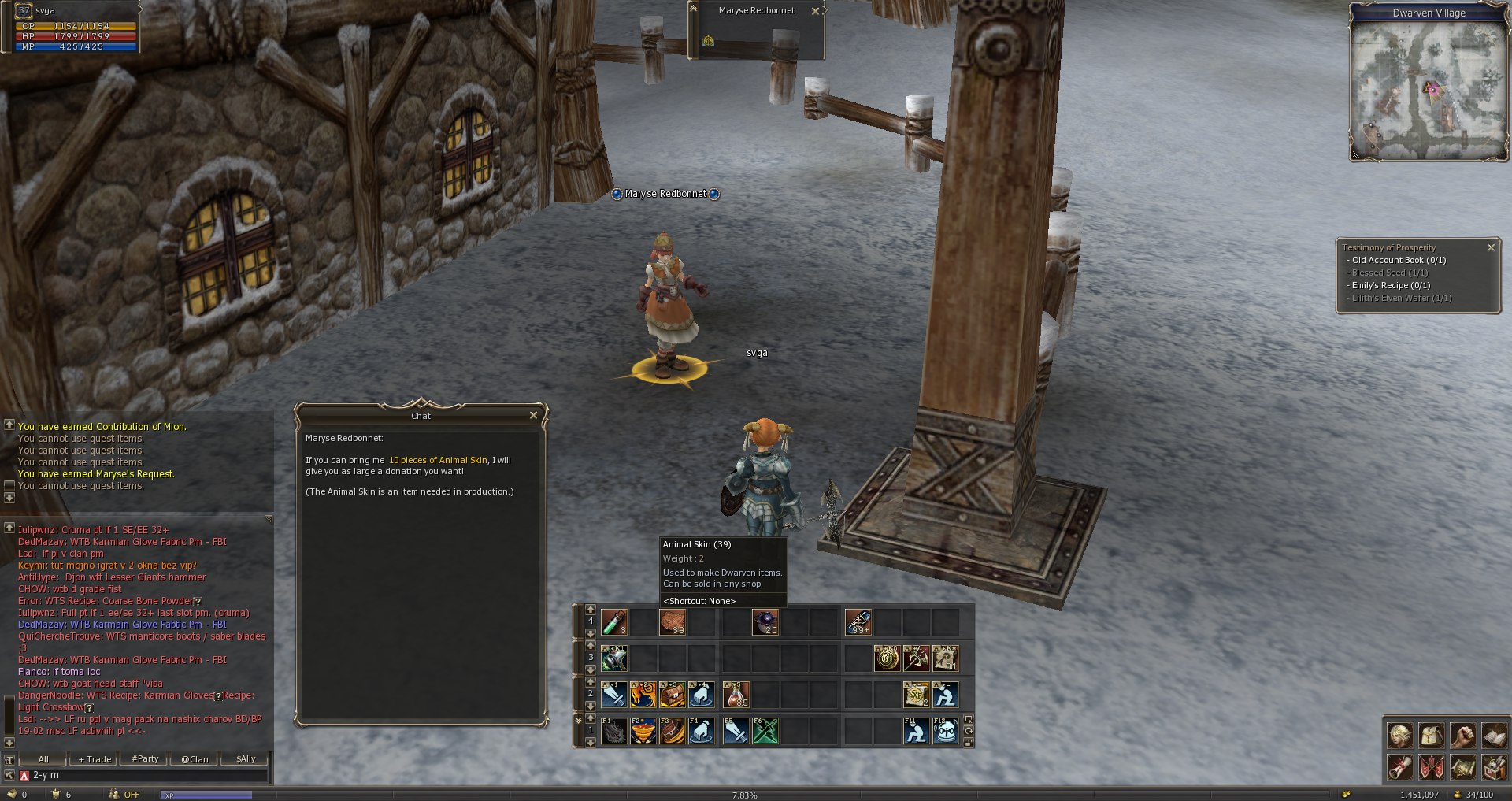The width and height of the screenshot is (1512, 801).
Task: Open the skills book icon
Action: [1494, 736]
